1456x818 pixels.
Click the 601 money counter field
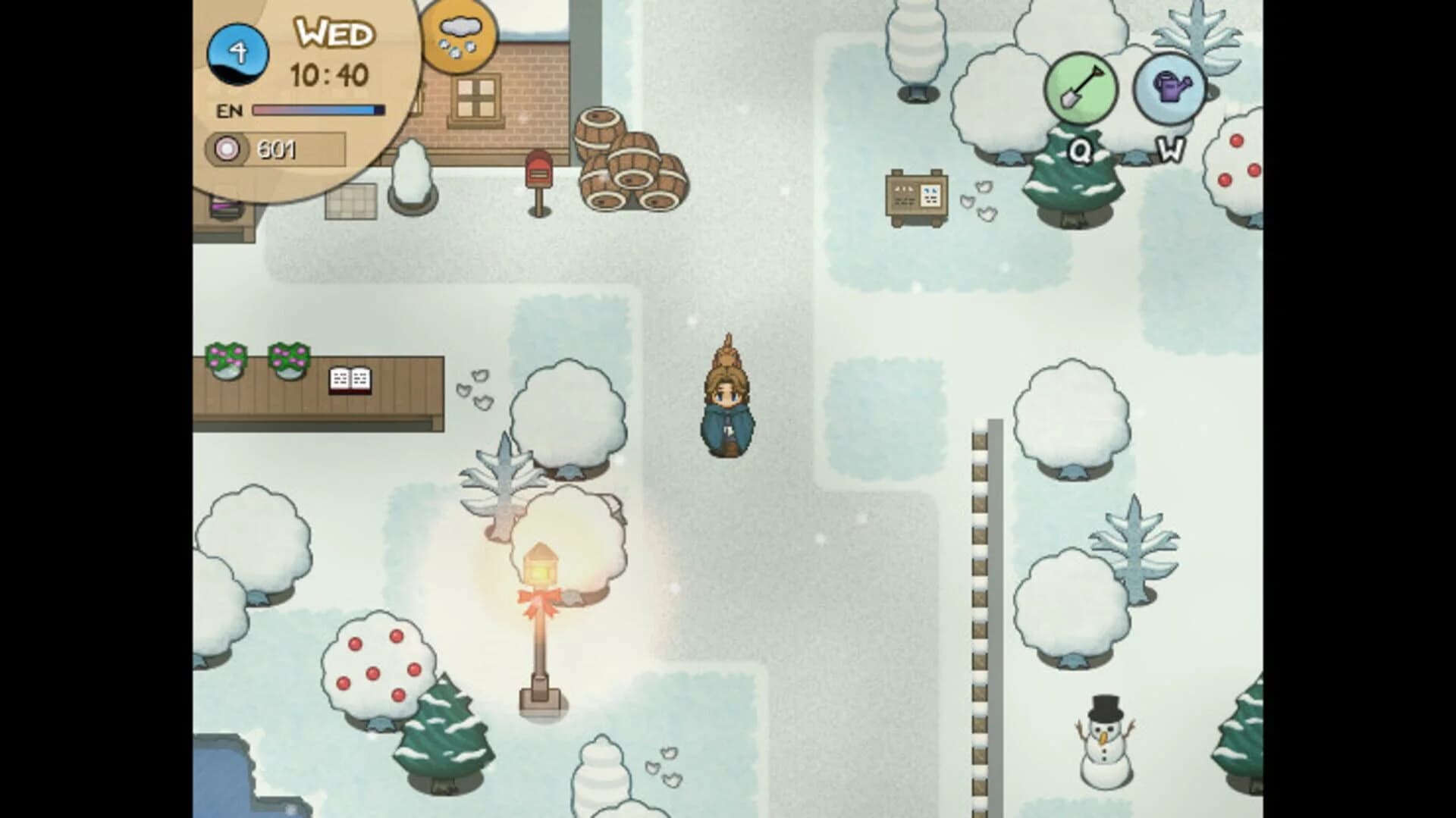281,149
